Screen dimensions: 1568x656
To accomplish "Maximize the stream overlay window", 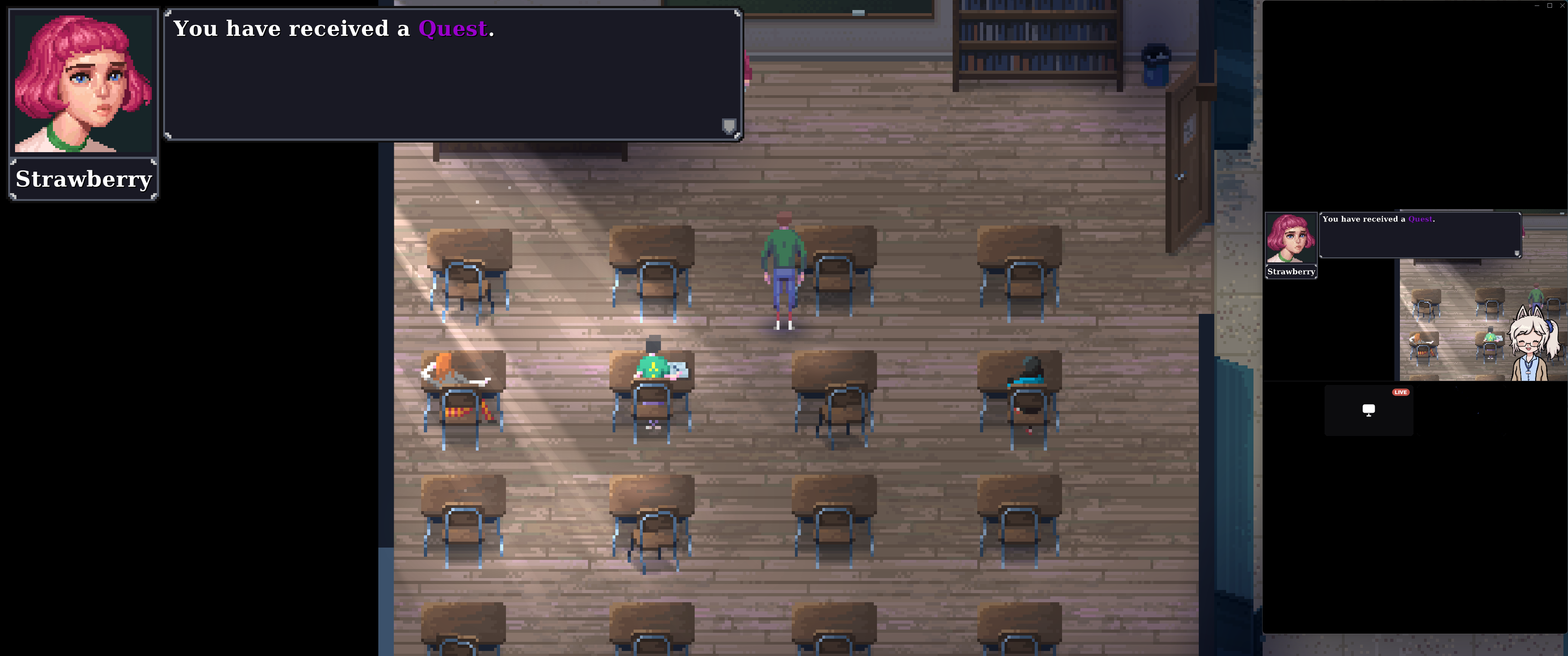I will click(x=1550, y=5).
